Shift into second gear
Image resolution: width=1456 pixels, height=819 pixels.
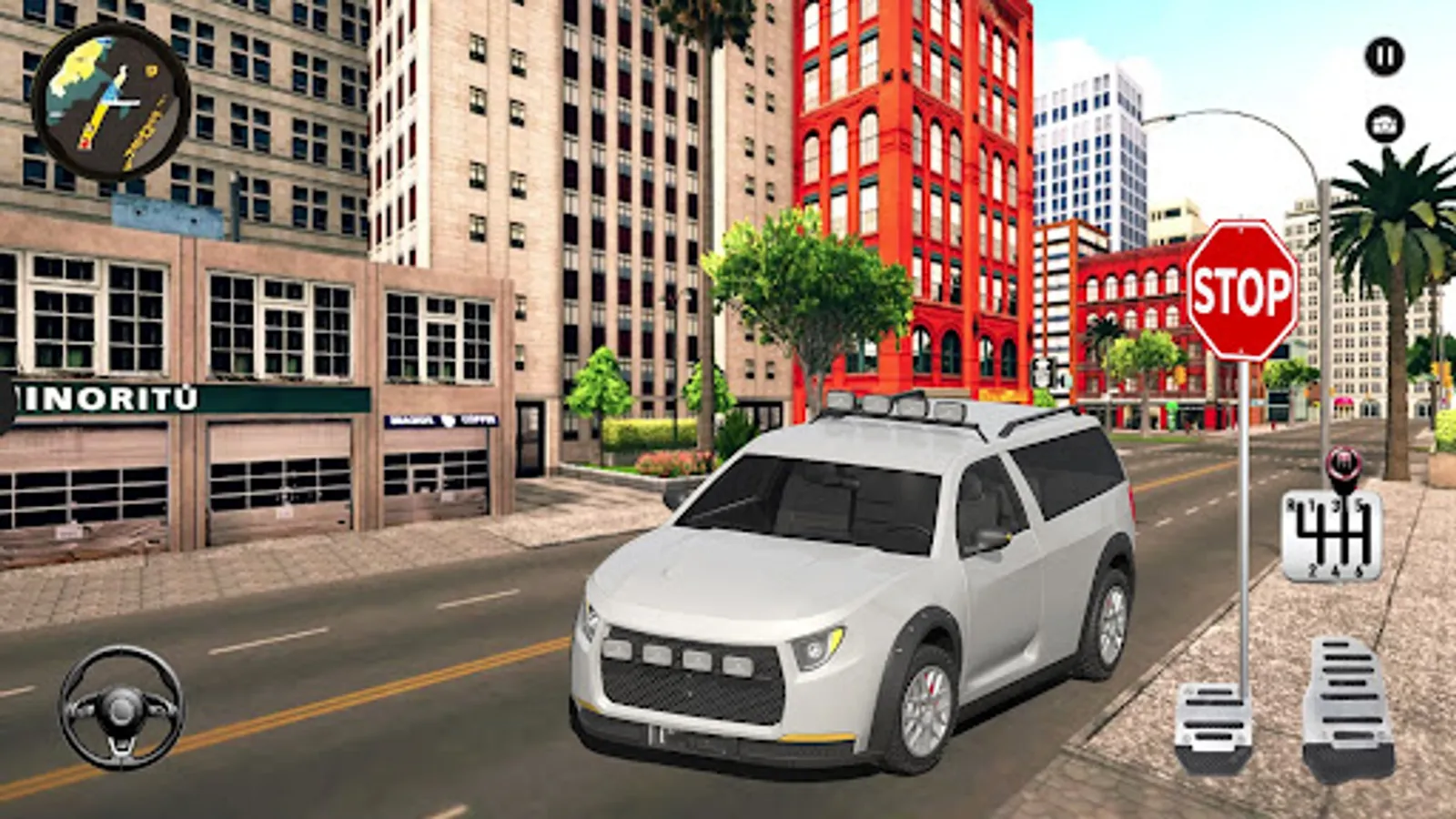pyautogui.click(x=1312, y=569)
